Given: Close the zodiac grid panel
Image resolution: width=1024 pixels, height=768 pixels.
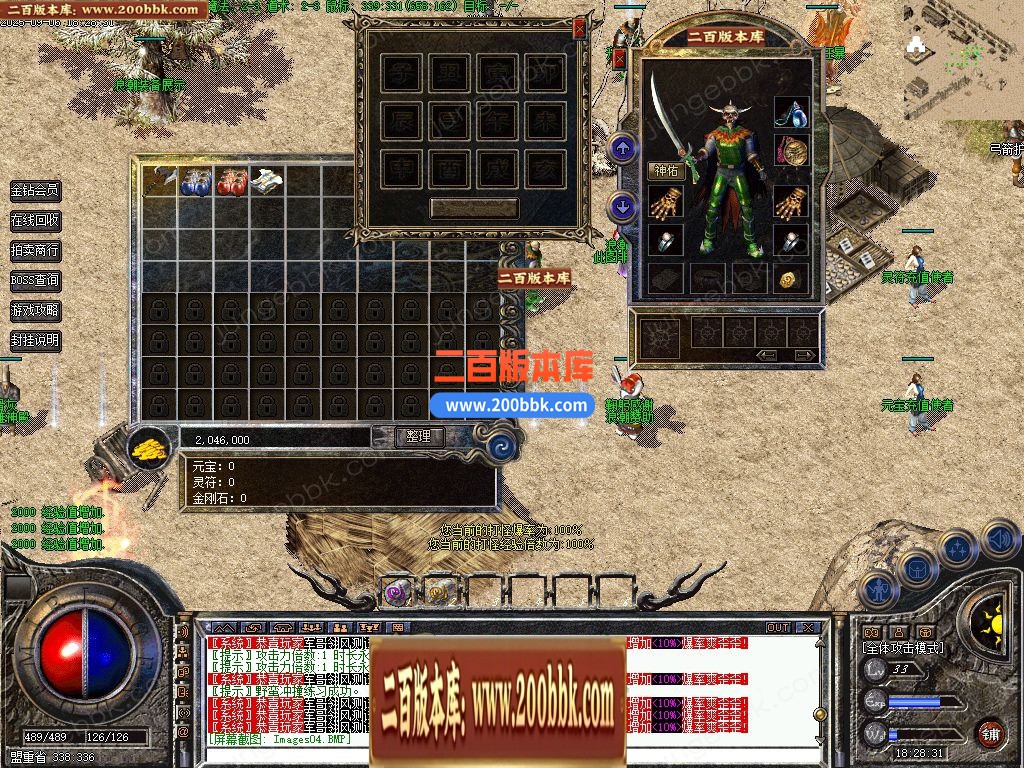Looking at the screenshot, I should (579, 30).
